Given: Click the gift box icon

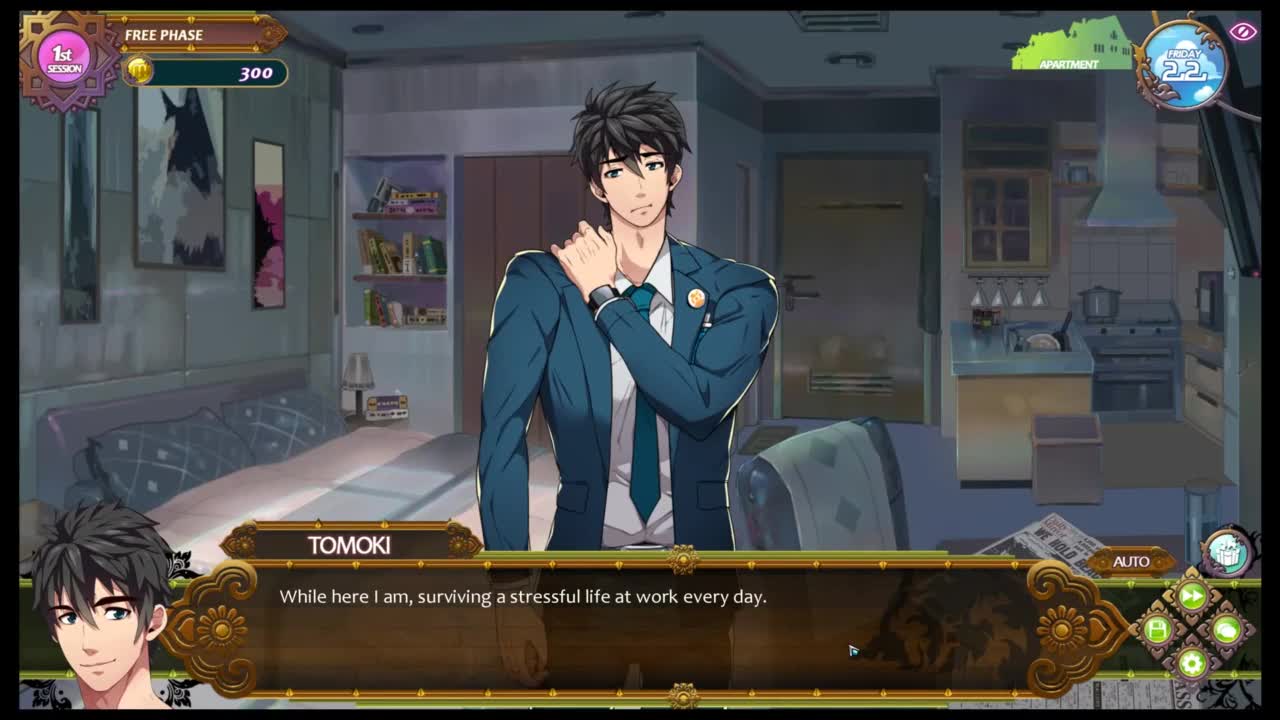Looking at the screenshot, I should tap(1226, 552).
